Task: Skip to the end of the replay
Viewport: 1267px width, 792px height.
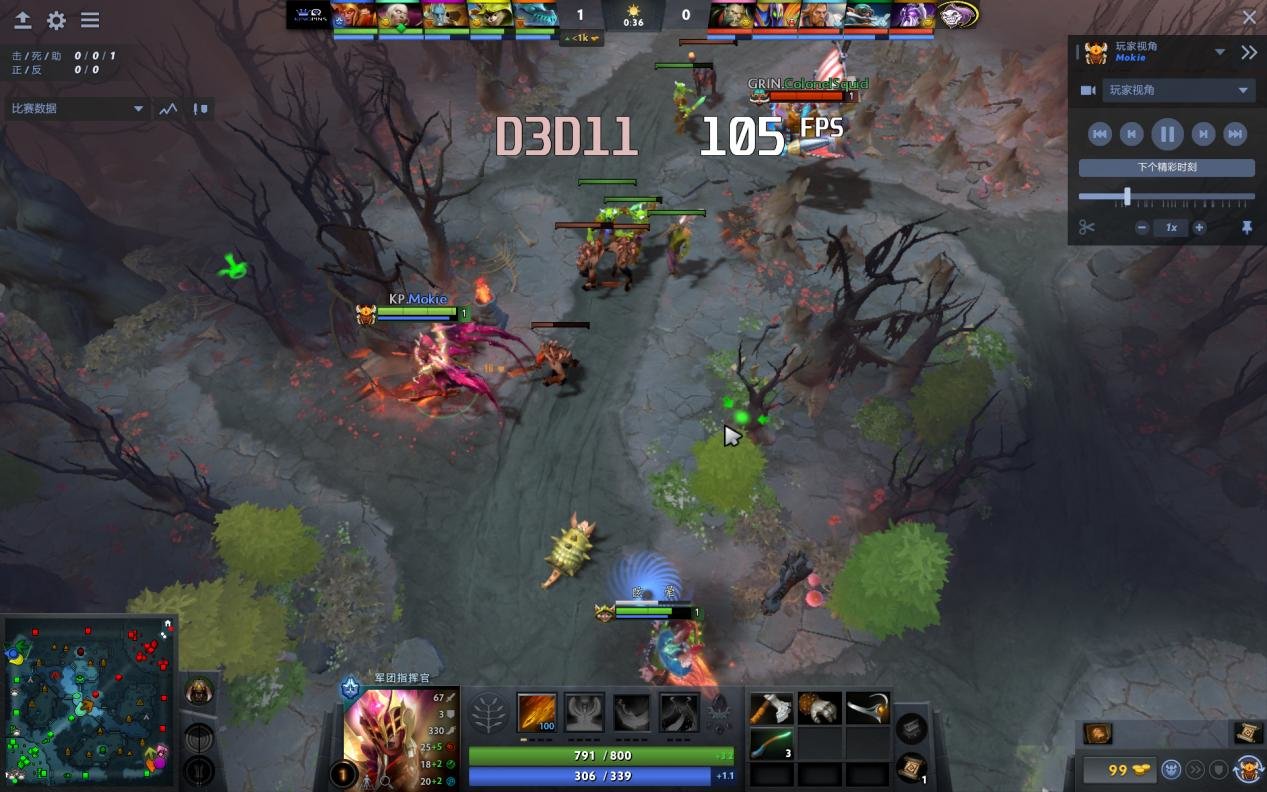Action: [x=1235, y=134]
